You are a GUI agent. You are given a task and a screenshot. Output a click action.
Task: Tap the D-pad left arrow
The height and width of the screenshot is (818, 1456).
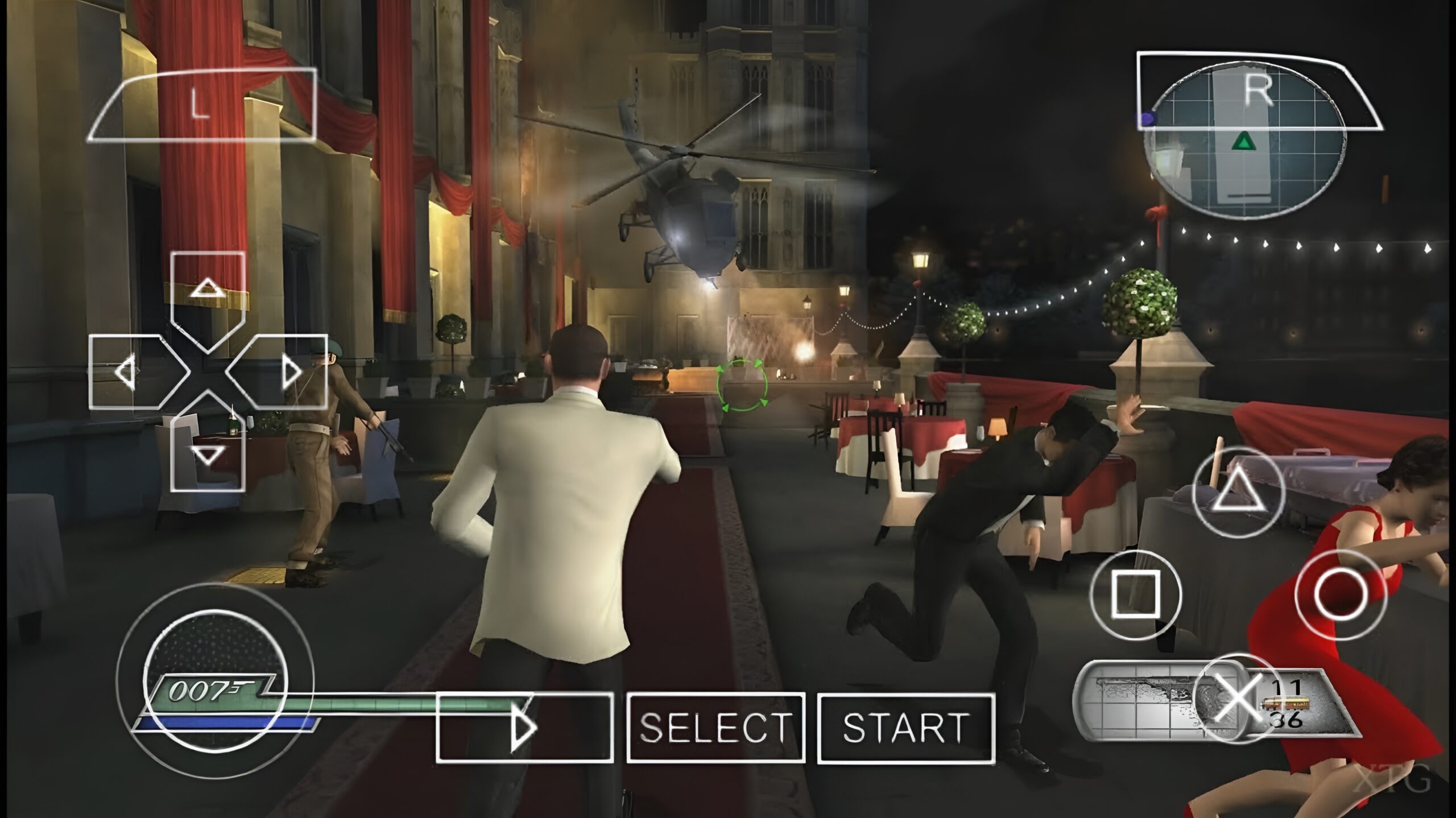coord(126,372)
